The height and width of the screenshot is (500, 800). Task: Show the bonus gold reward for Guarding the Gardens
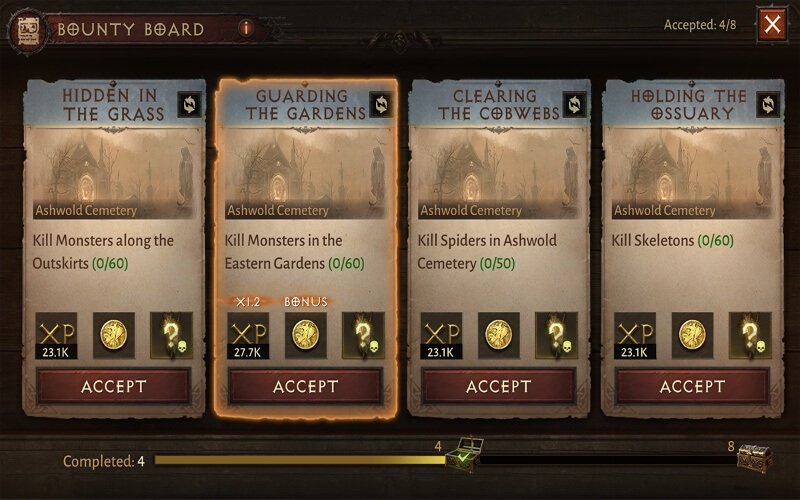(305, 334)
